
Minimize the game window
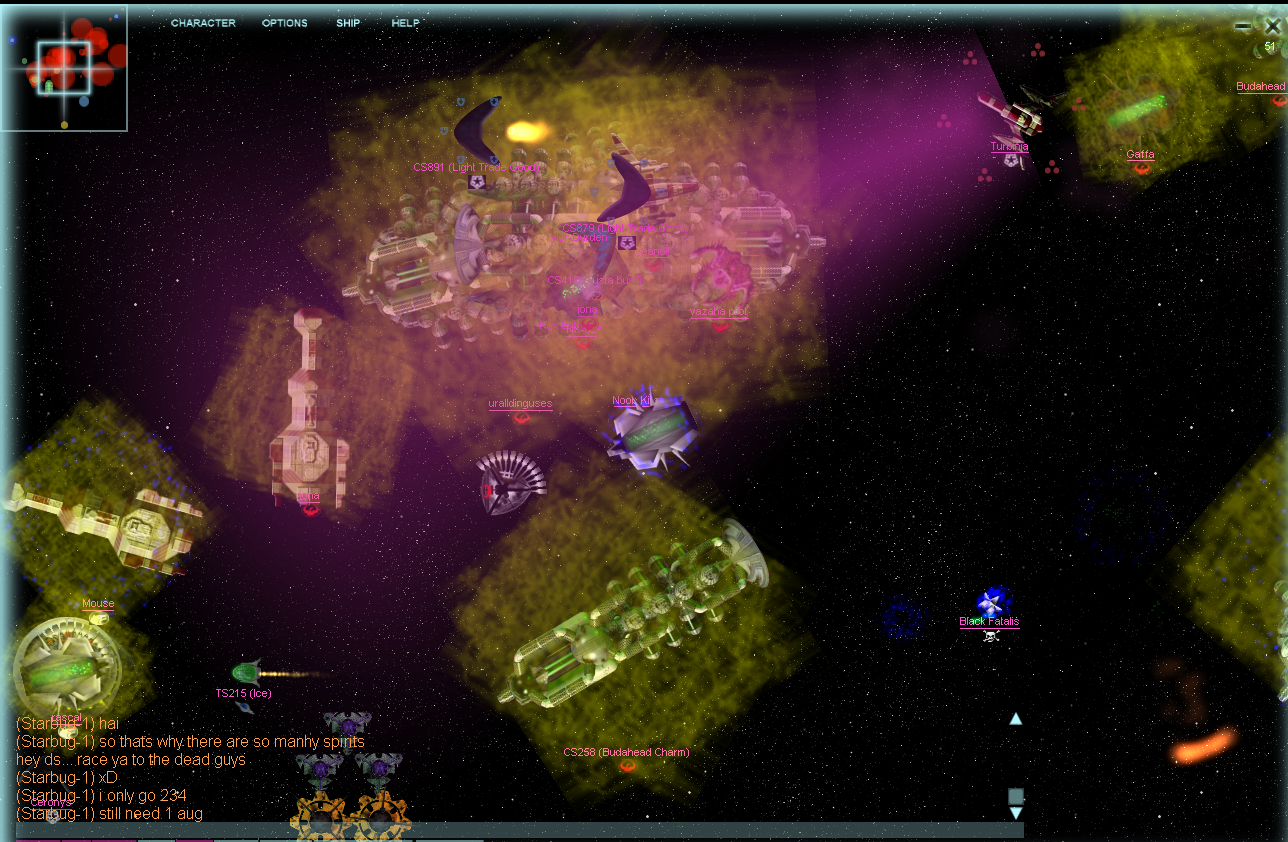tap(1243, 27)
